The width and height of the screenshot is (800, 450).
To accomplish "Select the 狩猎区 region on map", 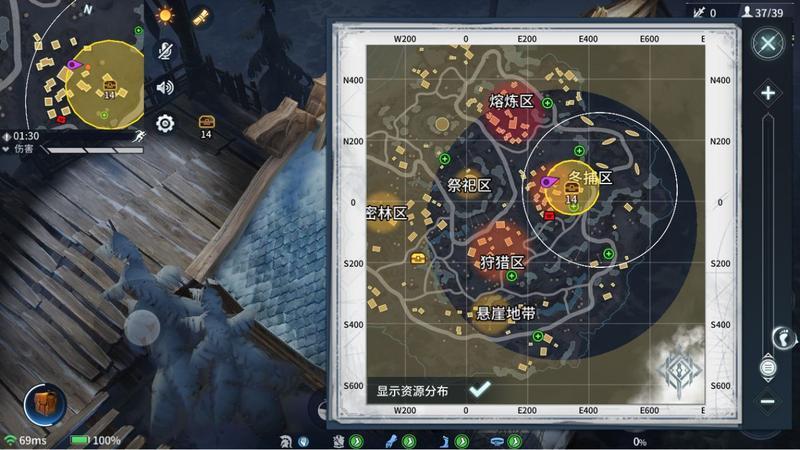I will click(x=501, y=262).
